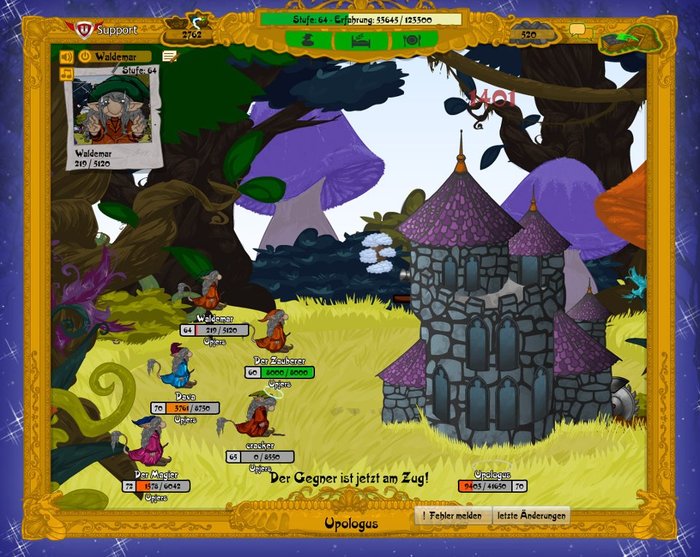Open the chat speech bubble
Screen dimensions: 700x557
[x=577, y=31]
